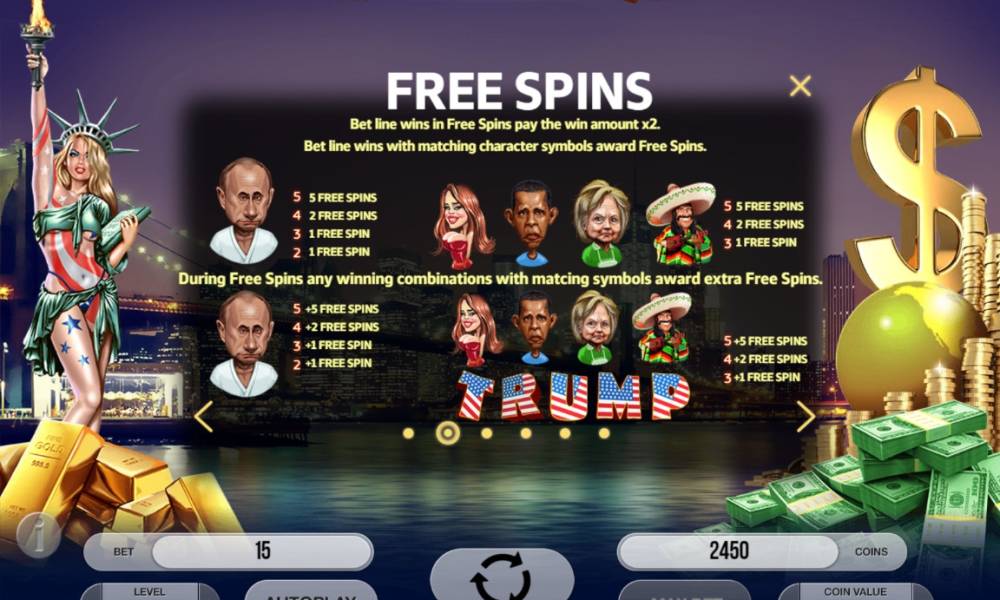Select the first page indicator dot

point(408,433)
